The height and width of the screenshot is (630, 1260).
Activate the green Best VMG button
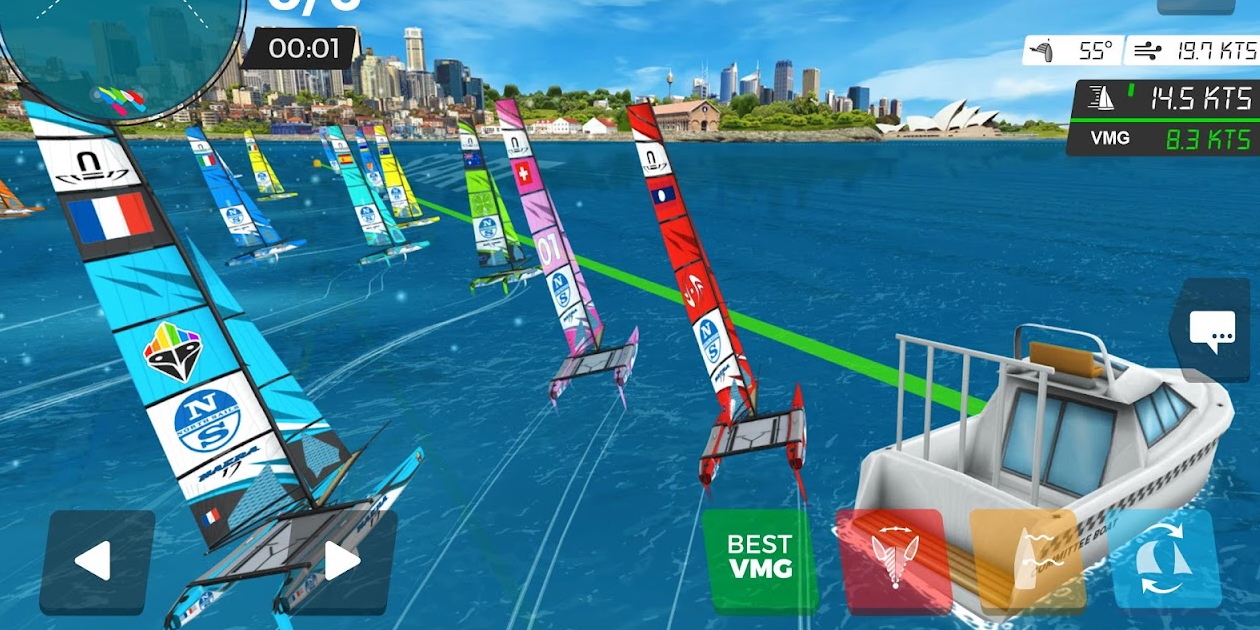tap(760, 558)
